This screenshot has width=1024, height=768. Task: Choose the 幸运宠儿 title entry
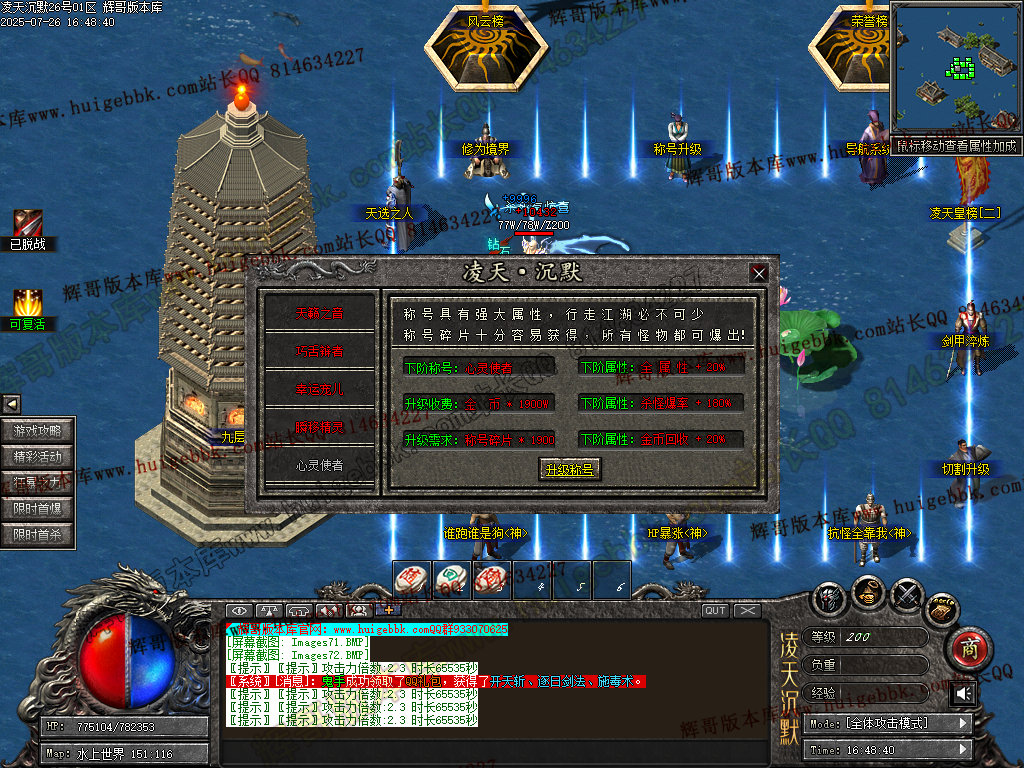click(x=319, y=390)
